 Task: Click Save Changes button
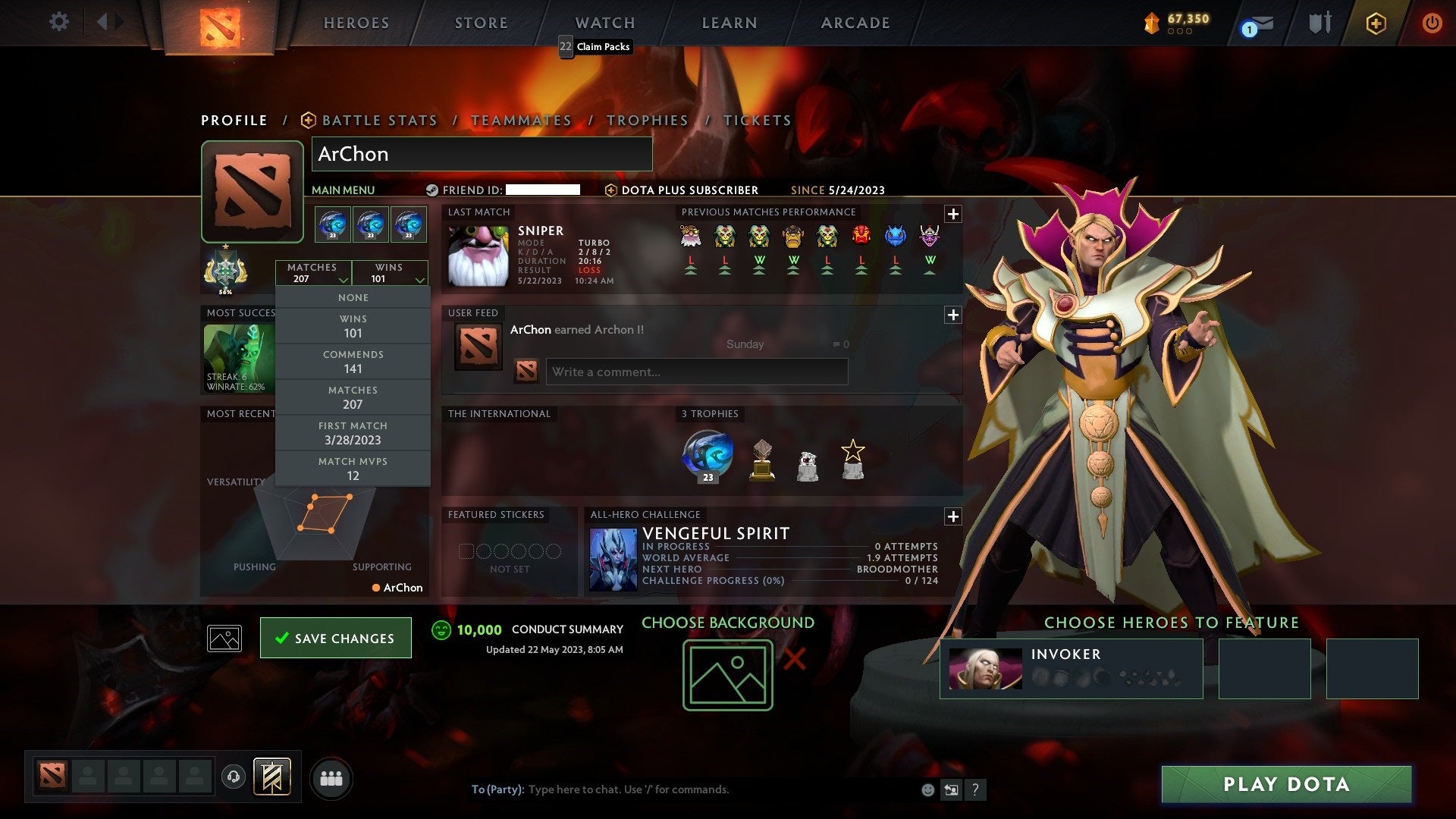[336, 638]
